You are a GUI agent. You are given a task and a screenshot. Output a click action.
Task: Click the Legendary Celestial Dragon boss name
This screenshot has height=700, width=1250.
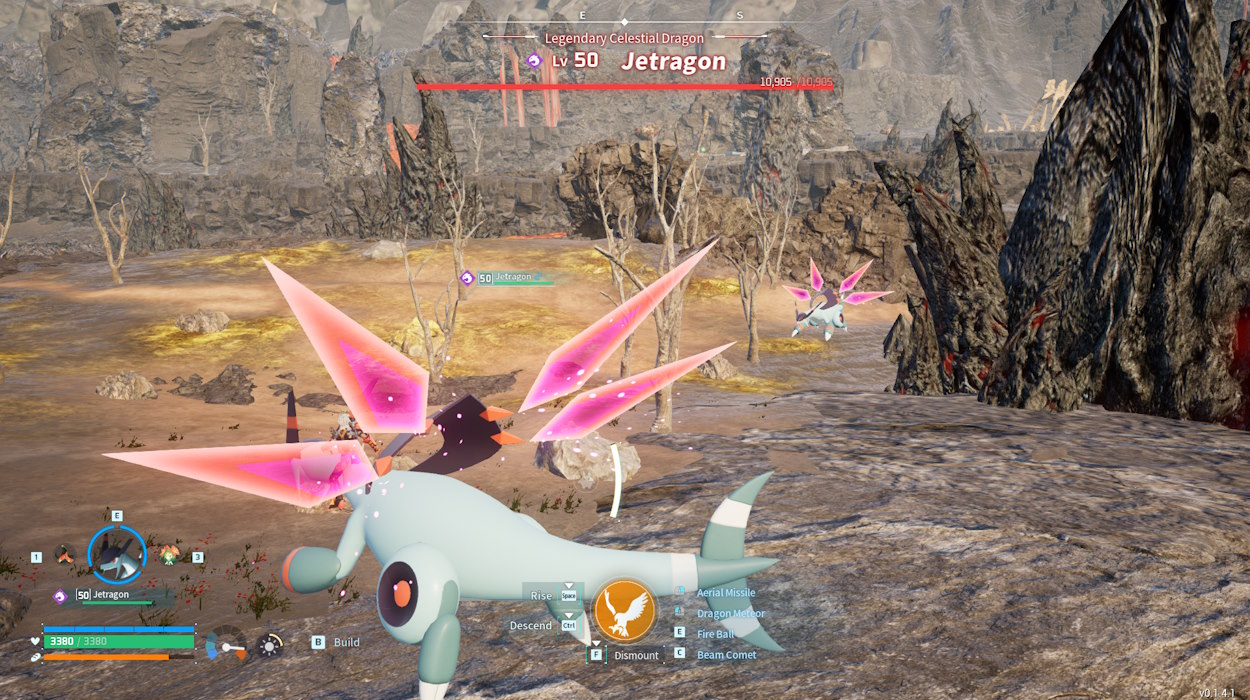coord(624,38)
